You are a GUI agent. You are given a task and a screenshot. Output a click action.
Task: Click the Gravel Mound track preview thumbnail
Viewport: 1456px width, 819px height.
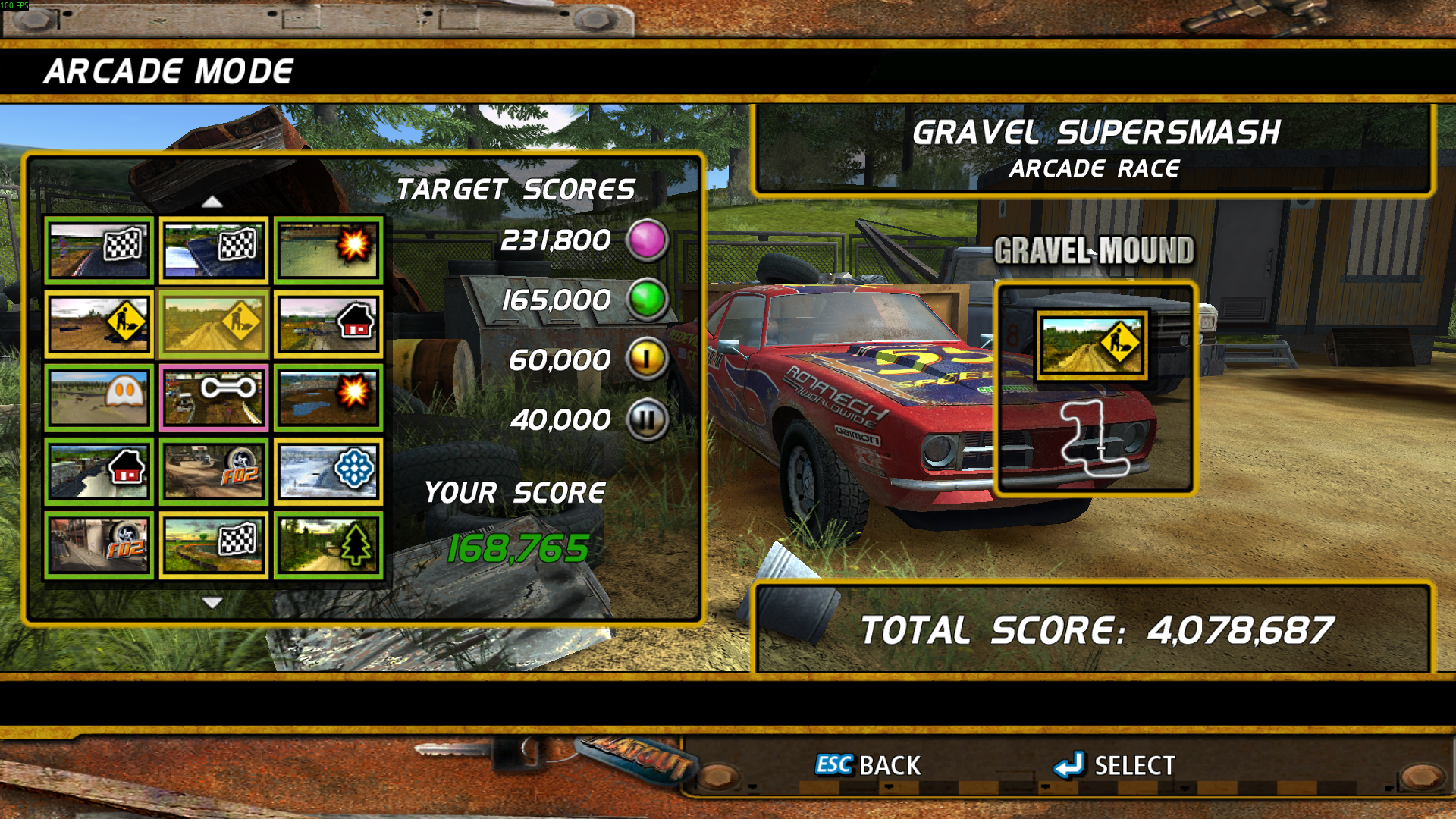(x=1092, y=346)
